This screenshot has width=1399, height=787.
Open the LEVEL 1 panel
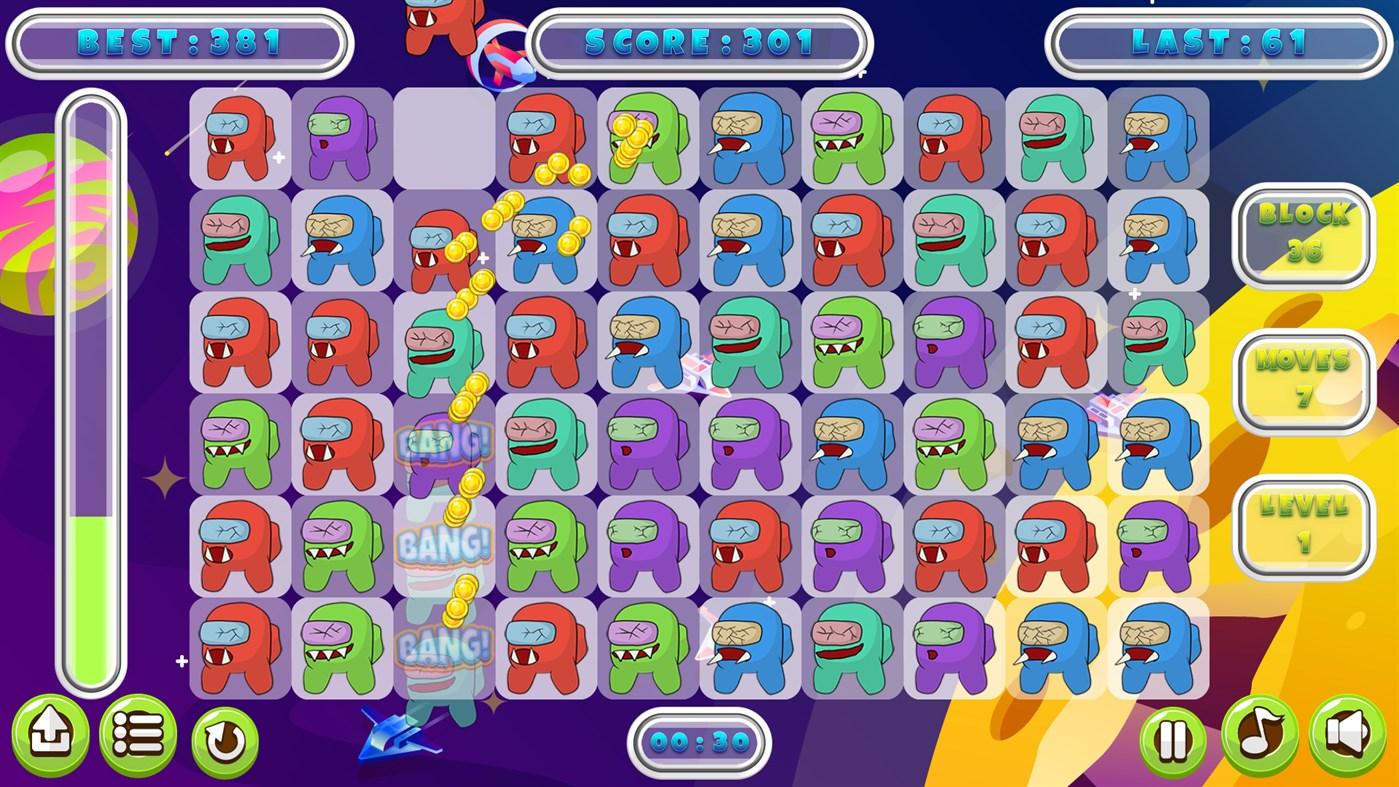(x=1303, y=527)
